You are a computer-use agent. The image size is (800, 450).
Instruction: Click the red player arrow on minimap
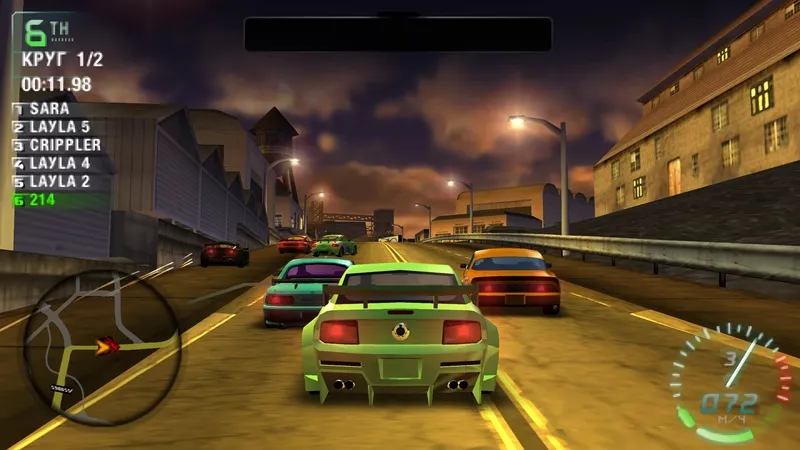(x=105, y=347)
